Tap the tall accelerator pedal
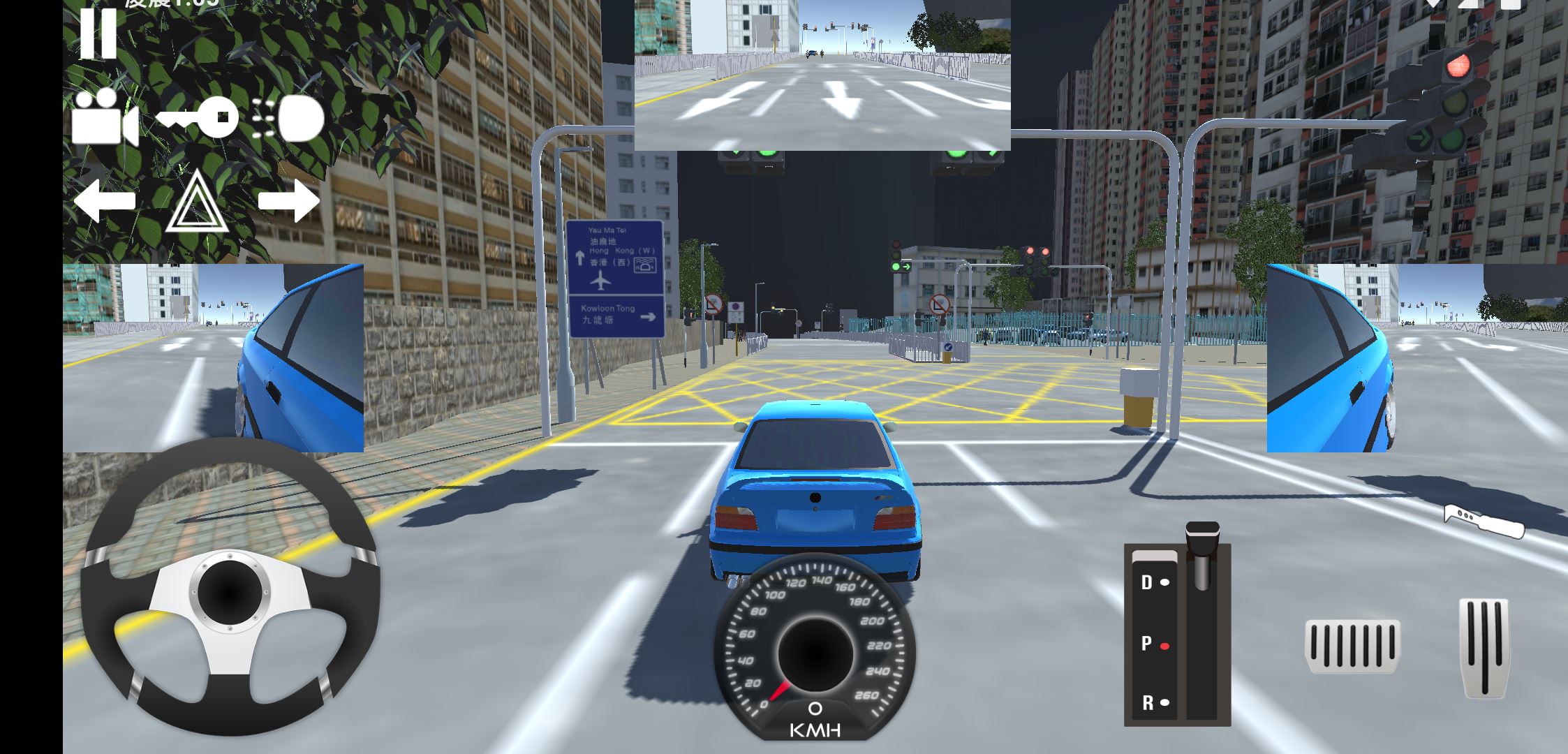 [x=1484, y=647]
